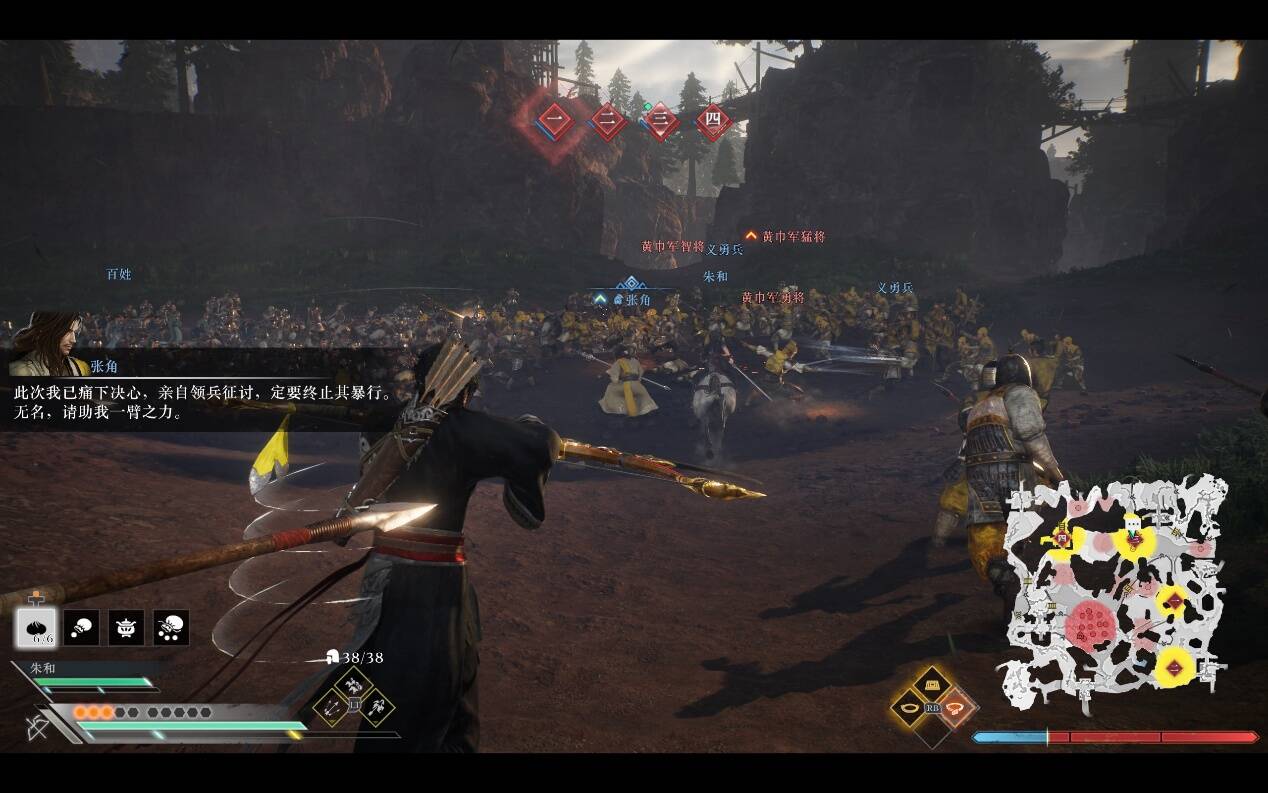Screen dimensions: 1268x793
Task: Trigger the cavalry charge tactic at top
Action: point(353,685)
